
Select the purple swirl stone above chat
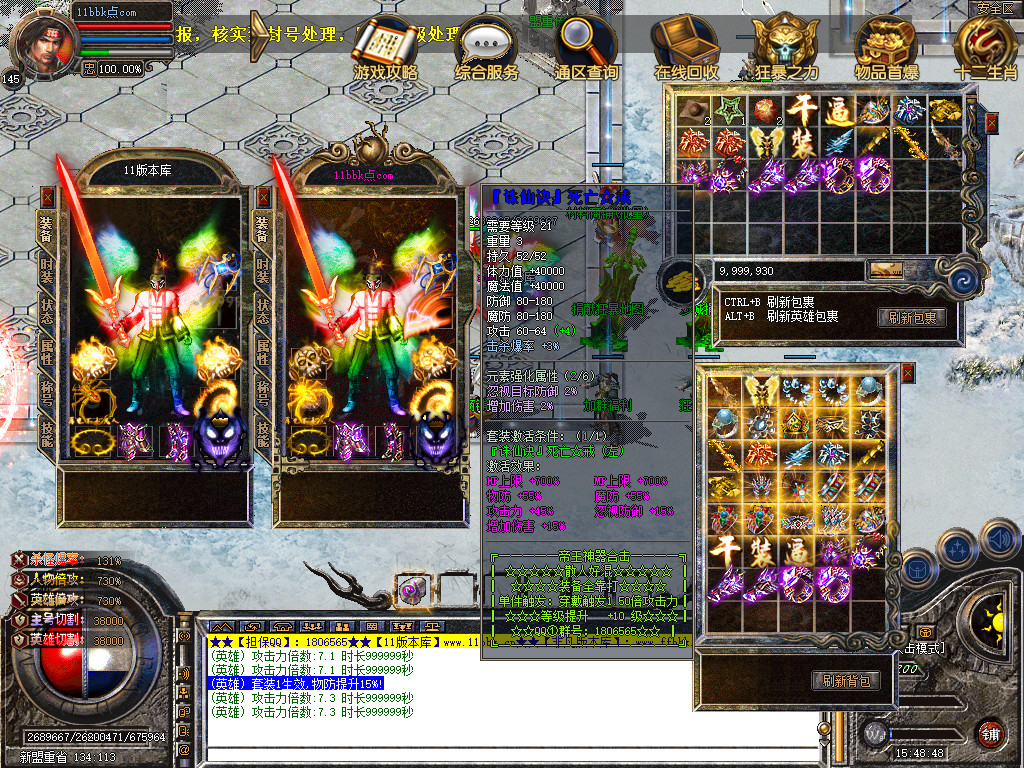(x=412, y=590)
